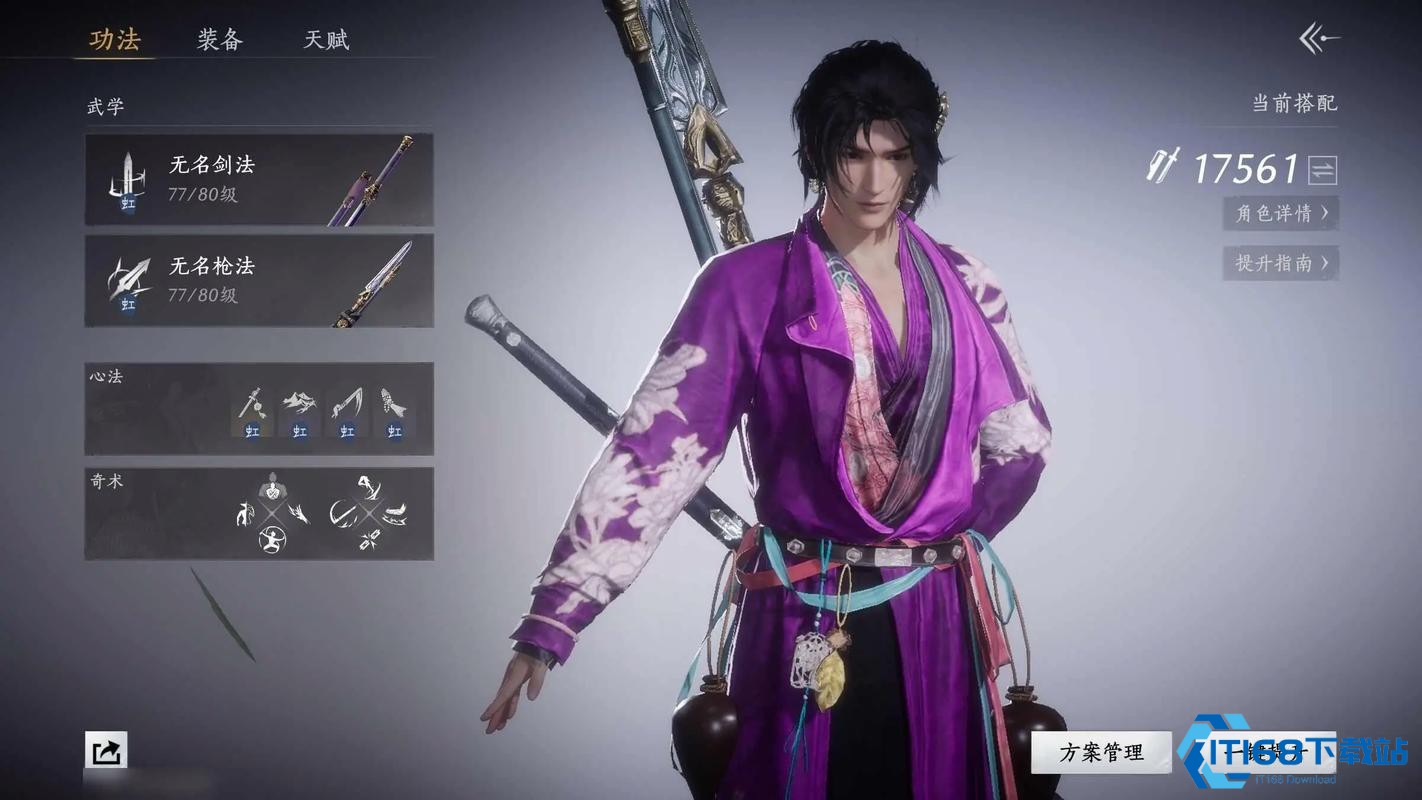The width and height of the screenshot is (1422, 800).
Task: Select the fish-shaped 心法 icon
Action: [392, 400]
